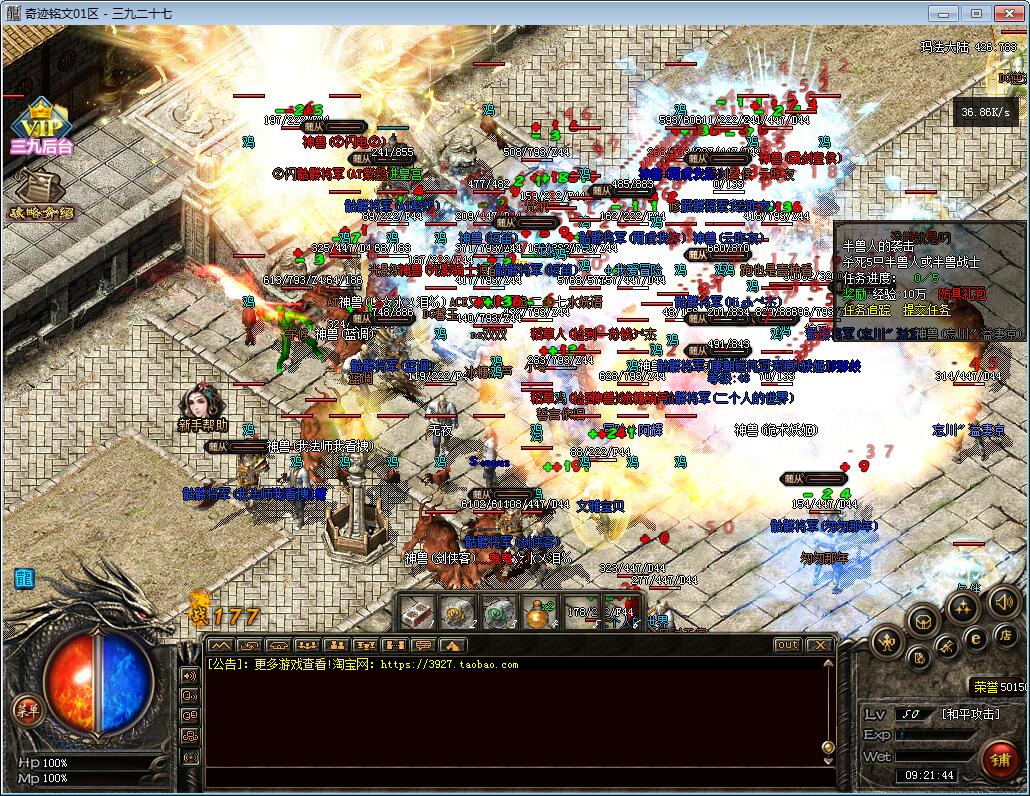Viewport: 1030px width, 796px height.
Task: Open the shop via the 店 button
Action: 1004,635
